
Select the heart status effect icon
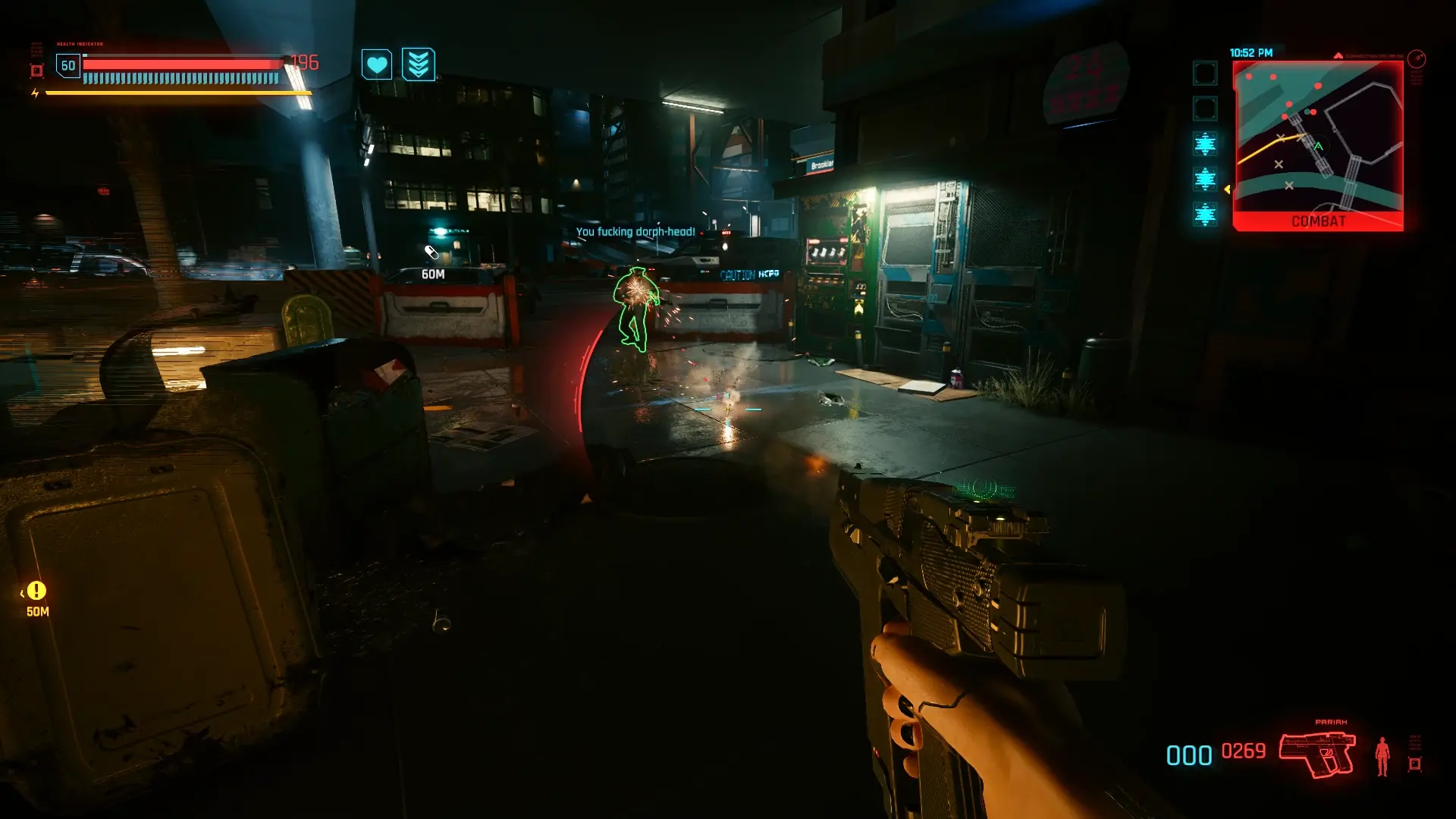(376, 64)
